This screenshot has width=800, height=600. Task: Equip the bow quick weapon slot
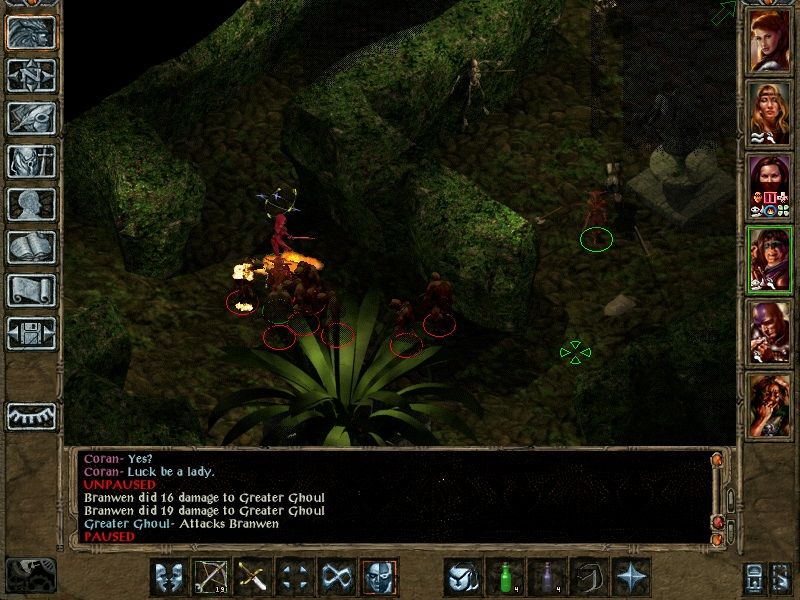click(x=210, y=578)
